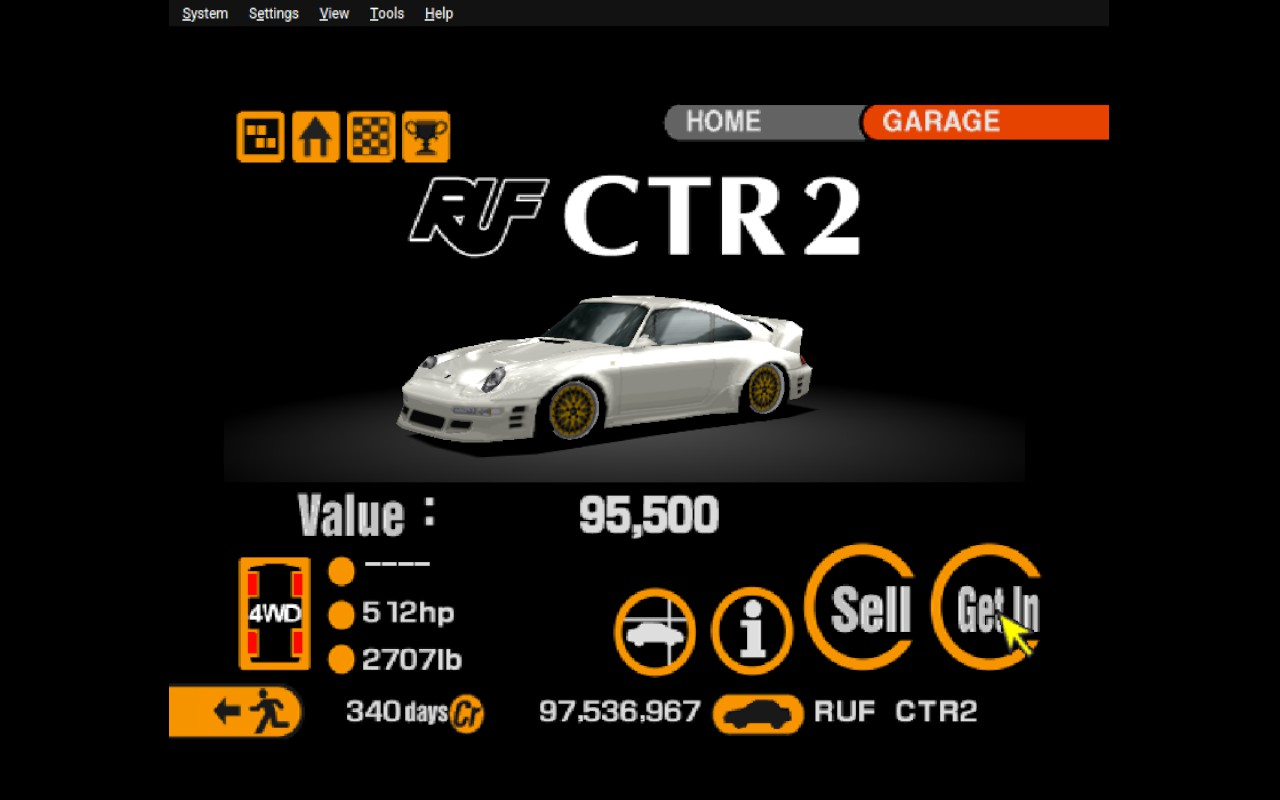This screenshot has width=1280, height=800.
Task: Open the Tools menu
Action: [x=387, y=13]
